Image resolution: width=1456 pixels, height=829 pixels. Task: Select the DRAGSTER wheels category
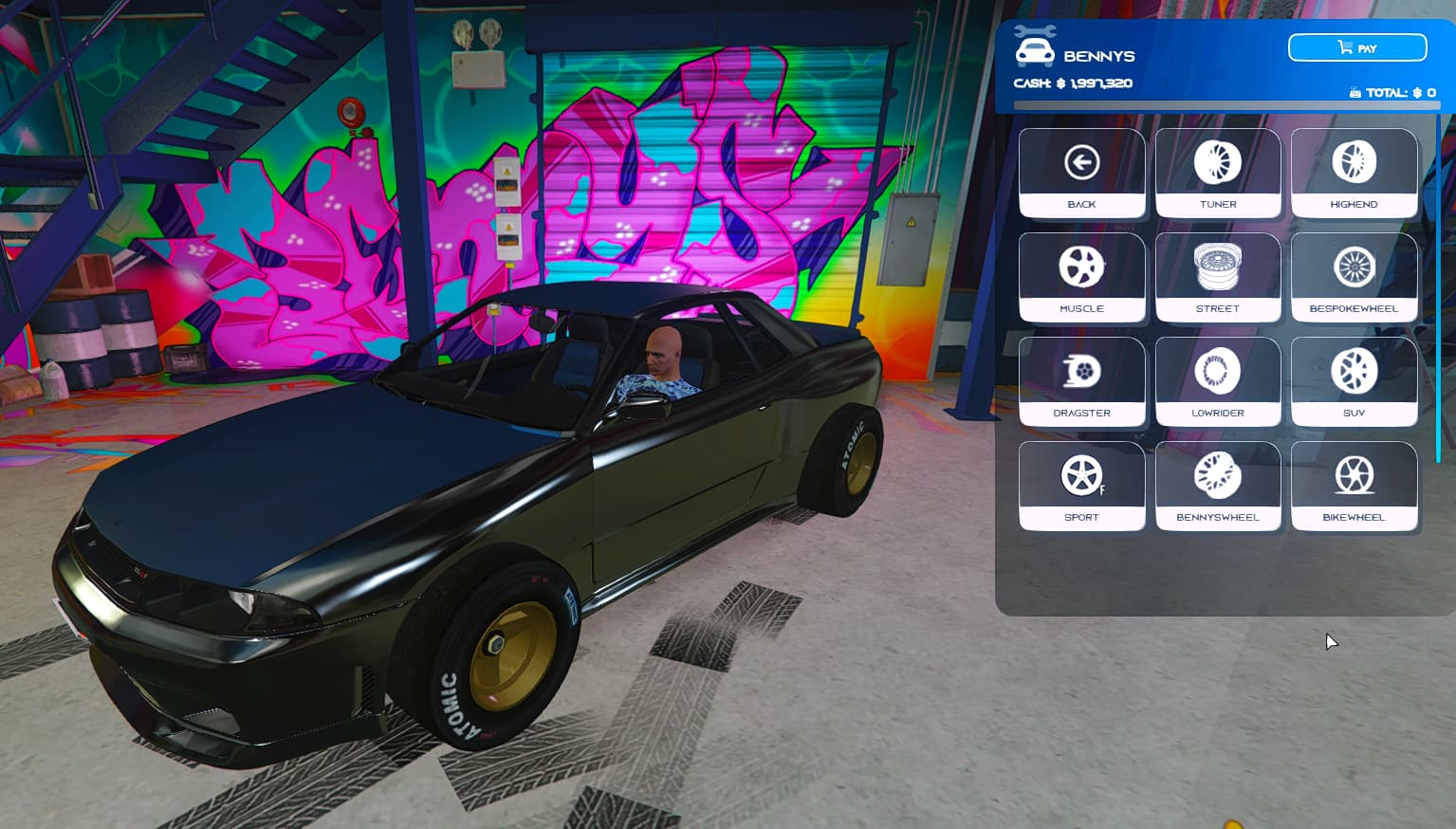point(1082,382)
